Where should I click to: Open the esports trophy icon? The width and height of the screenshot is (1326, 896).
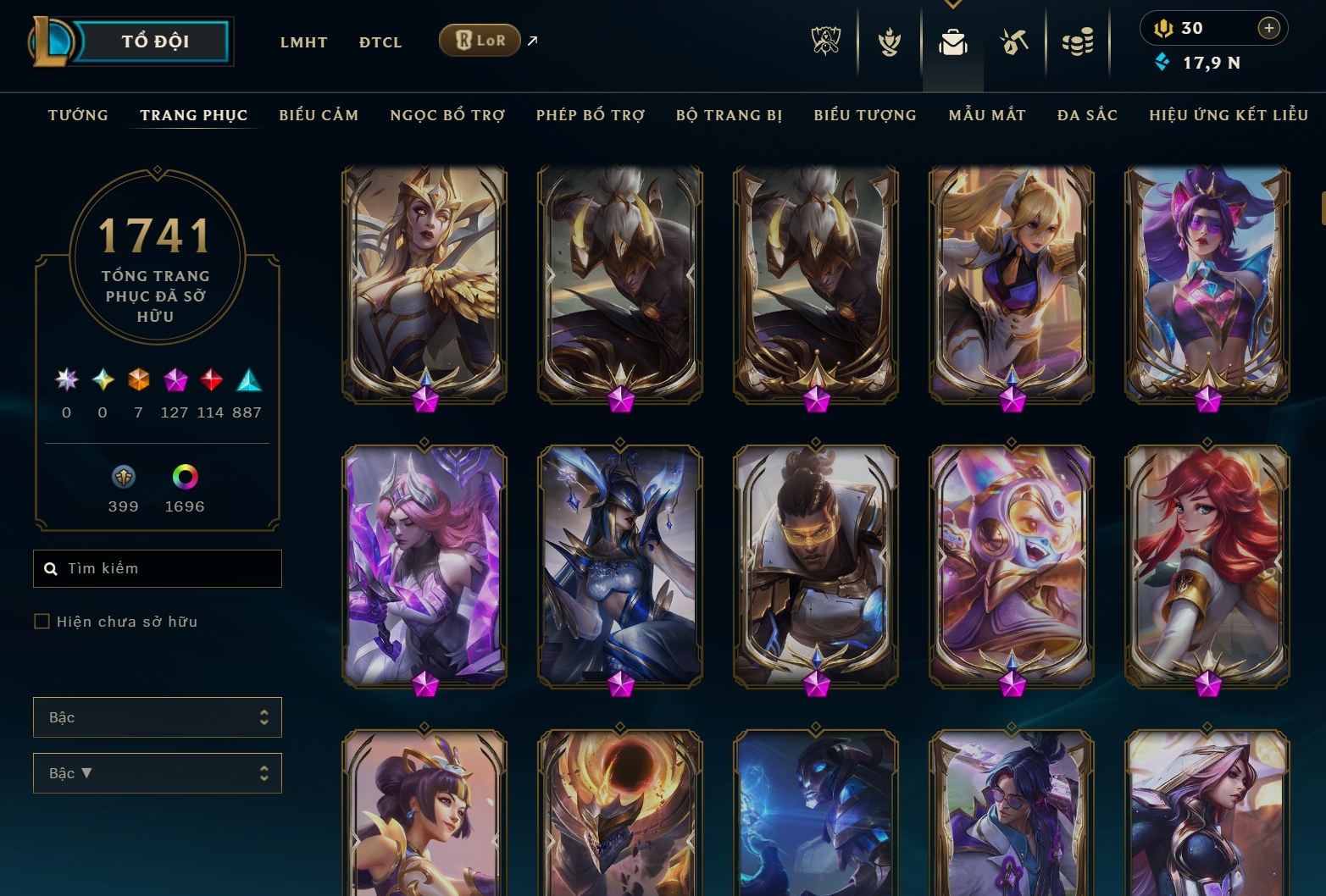826,40
